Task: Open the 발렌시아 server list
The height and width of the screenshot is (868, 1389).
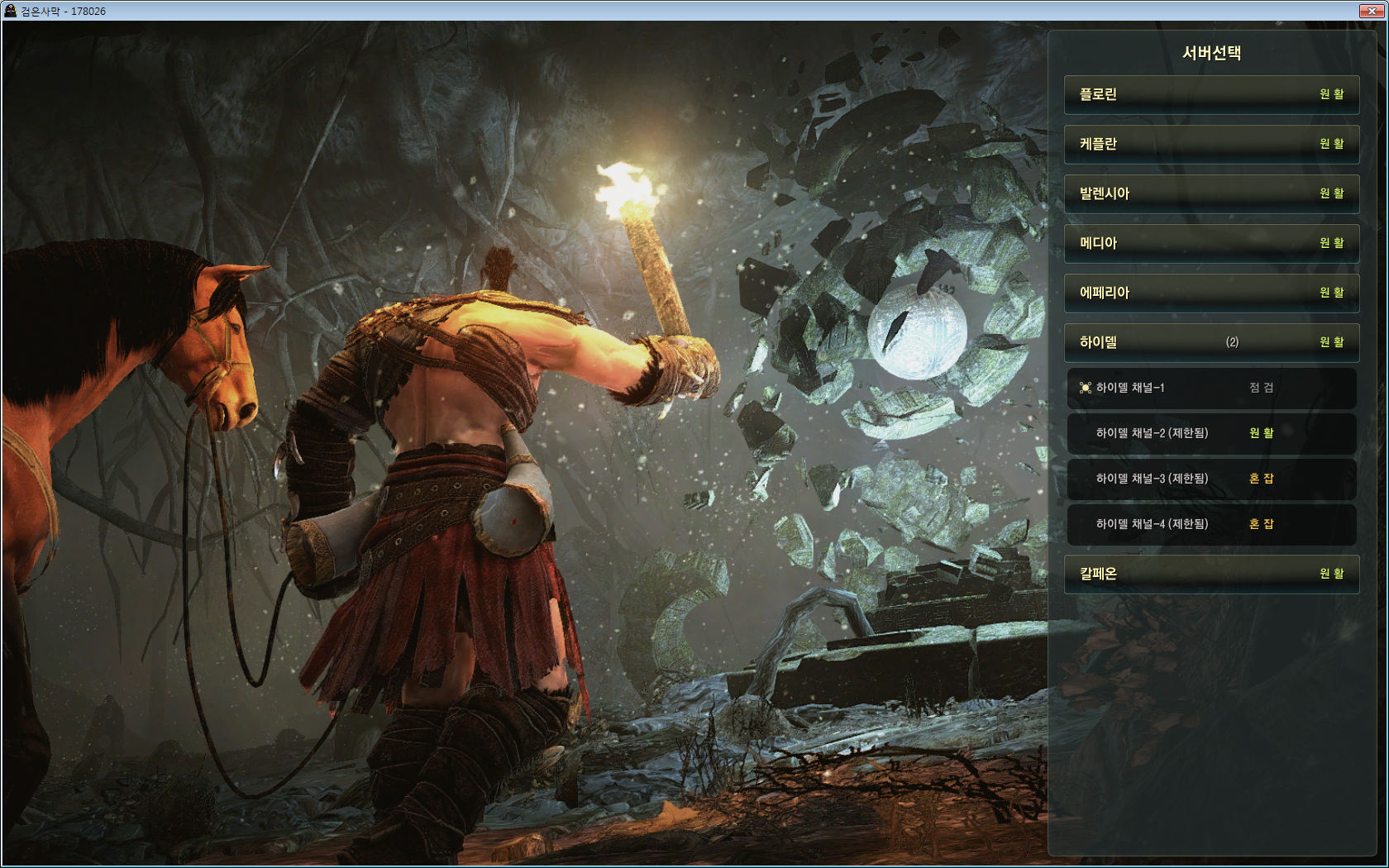Action: point(1211,194)
